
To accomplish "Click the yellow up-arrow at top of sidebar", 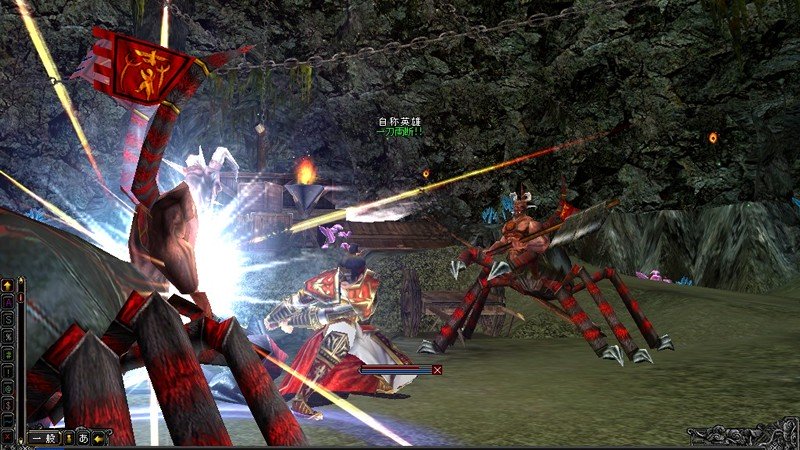I will click(x=7, y=287).
